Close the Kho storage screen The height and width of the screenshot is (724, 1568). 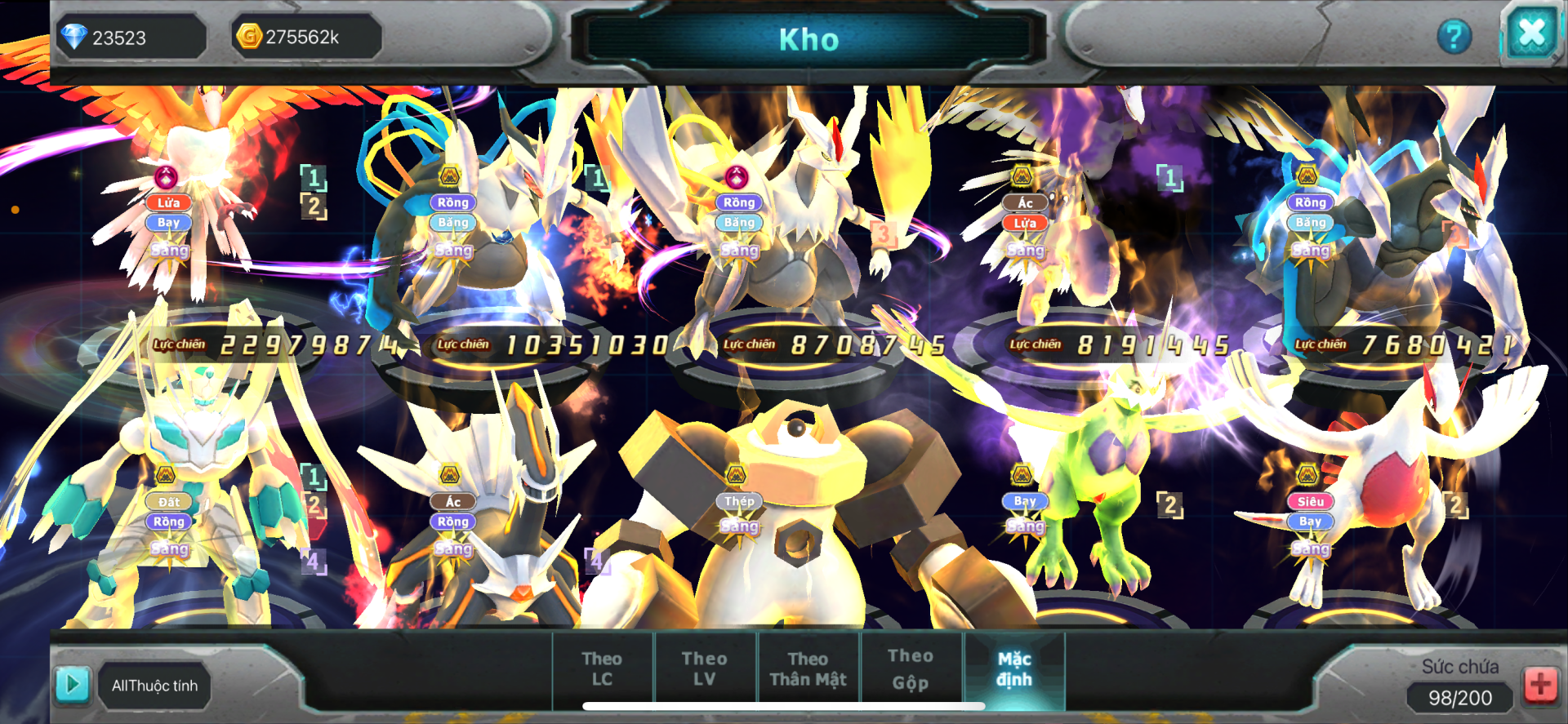coord(1530,34)
